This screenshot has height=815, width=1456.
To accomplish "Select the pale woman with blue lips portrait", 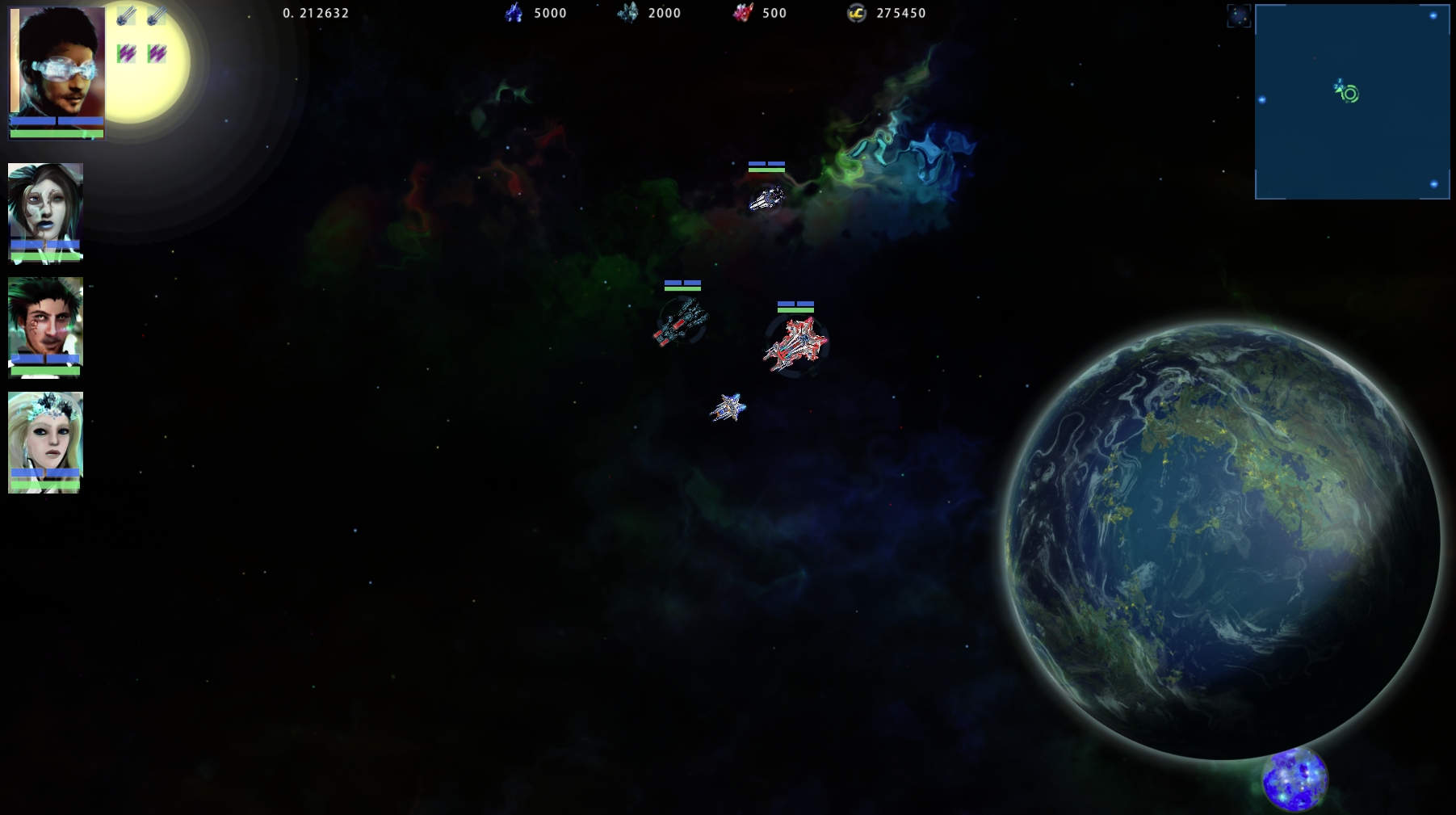I will (45, 206).
